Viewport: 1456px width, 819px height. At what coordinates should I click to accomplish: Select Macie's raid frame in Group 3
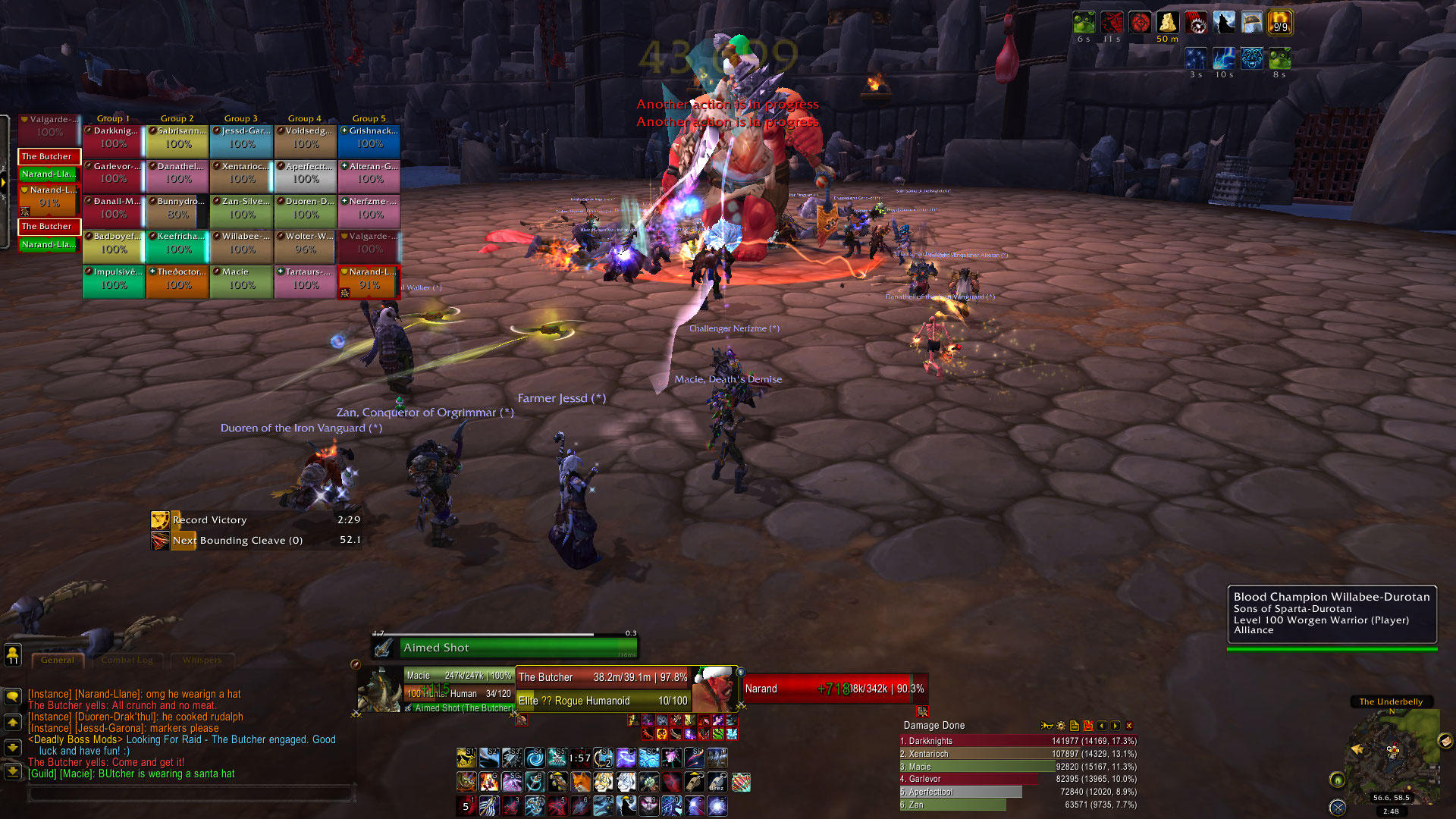point(241,279)
